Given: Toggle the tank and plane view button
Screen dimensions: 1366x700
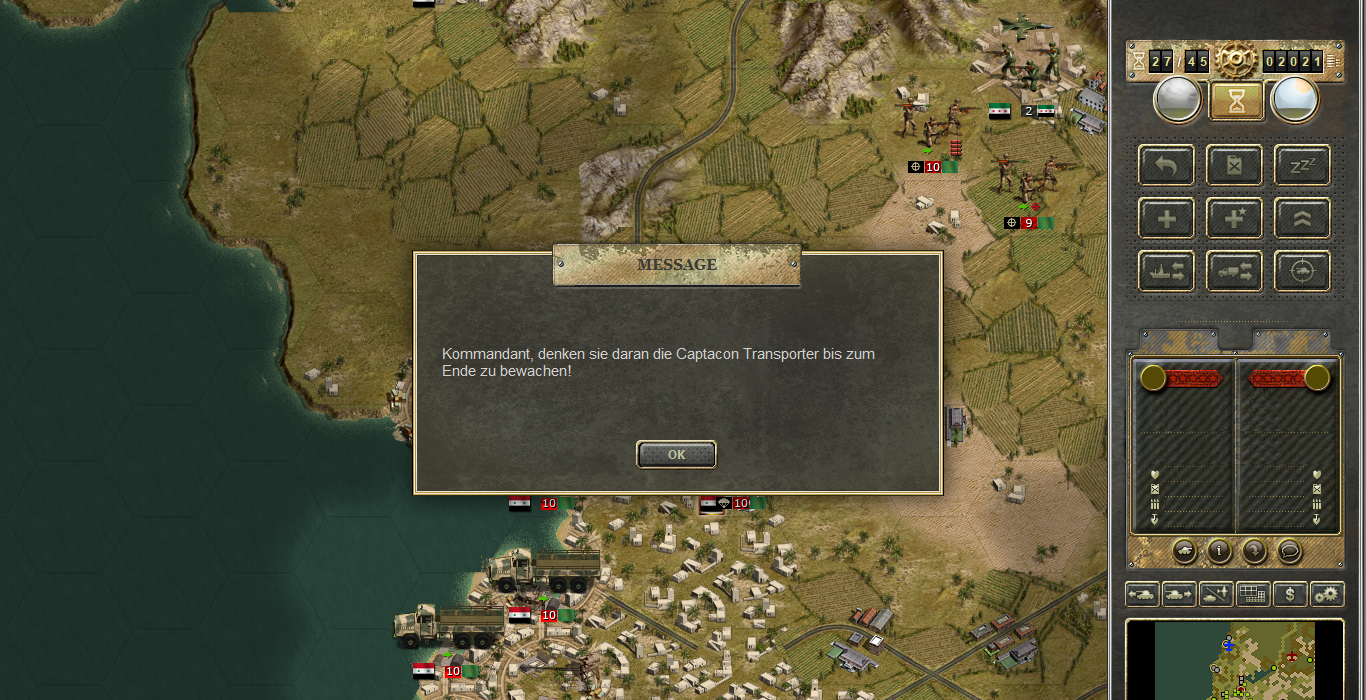Looking at the screenshot, I should tap(1216, 594).
